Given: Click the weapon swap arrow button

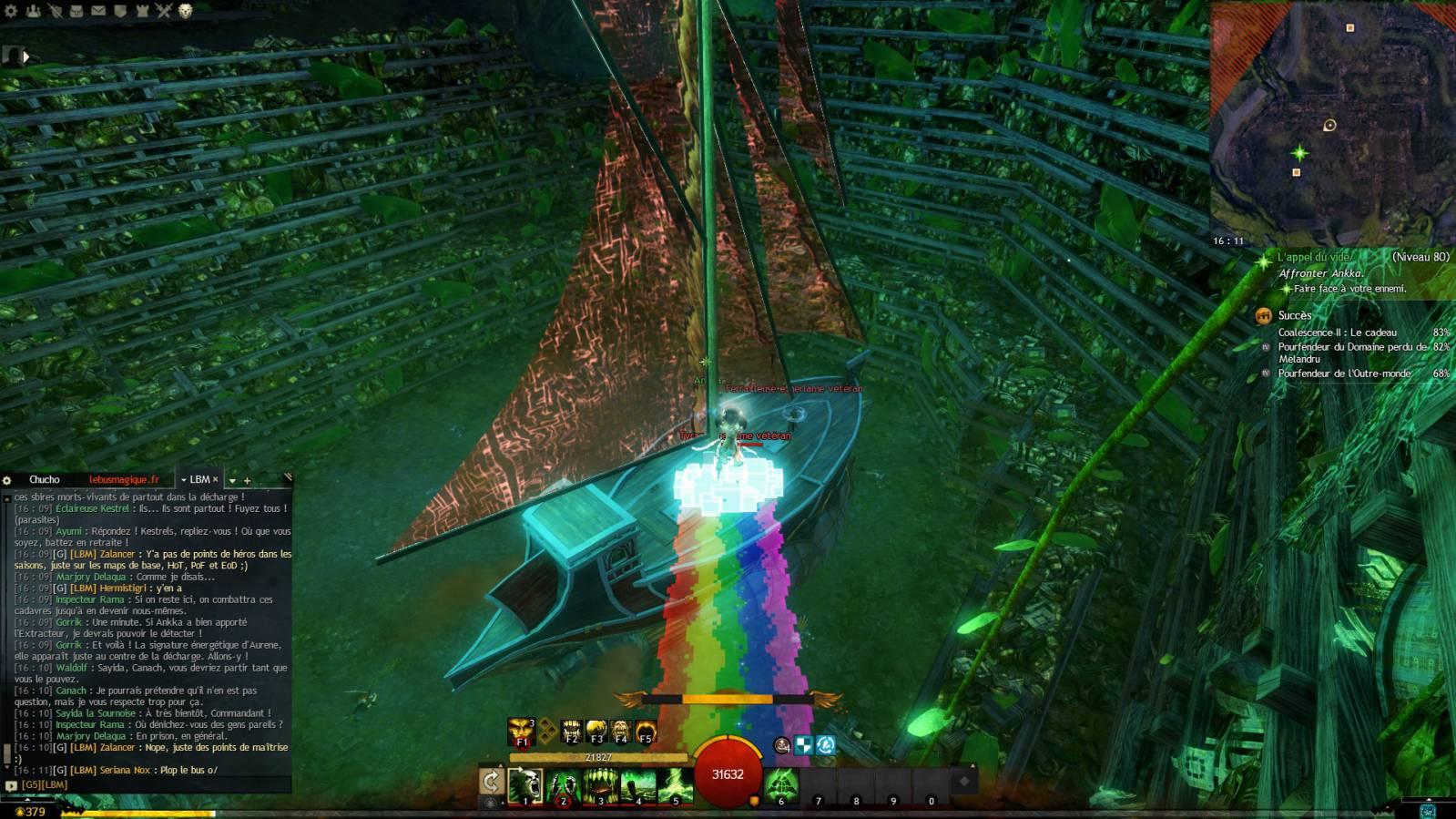Looking at the screenshot, I should click(491, 782).
